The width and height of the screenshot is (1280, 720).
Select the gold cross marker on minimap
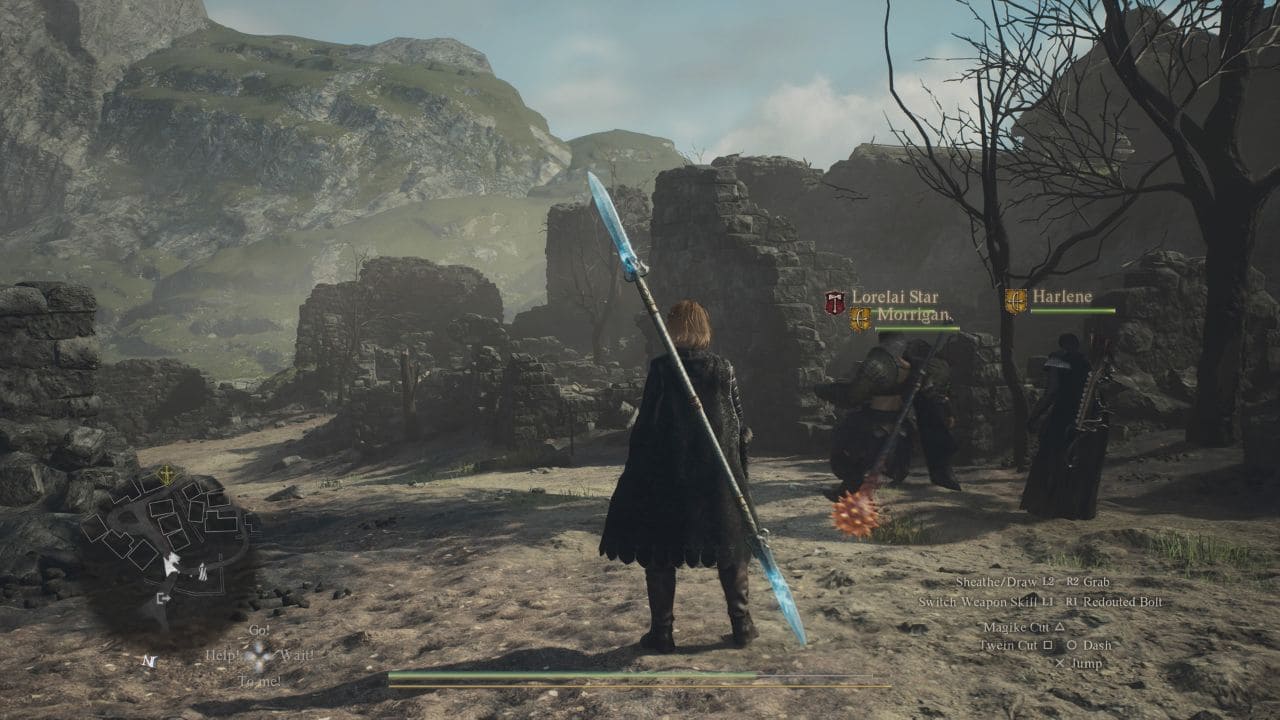point(166,475)
